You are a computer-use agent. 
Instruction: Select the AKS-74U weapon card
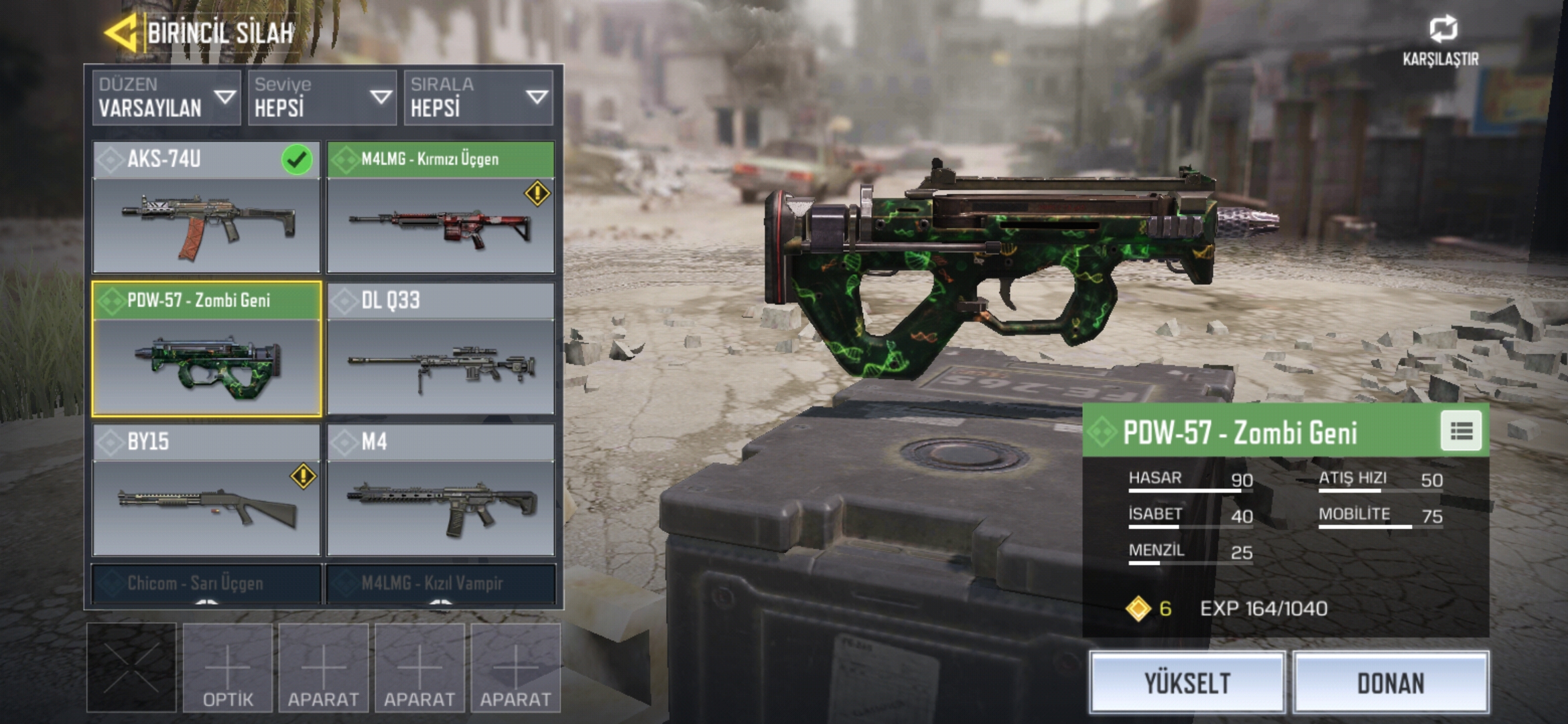206,208
